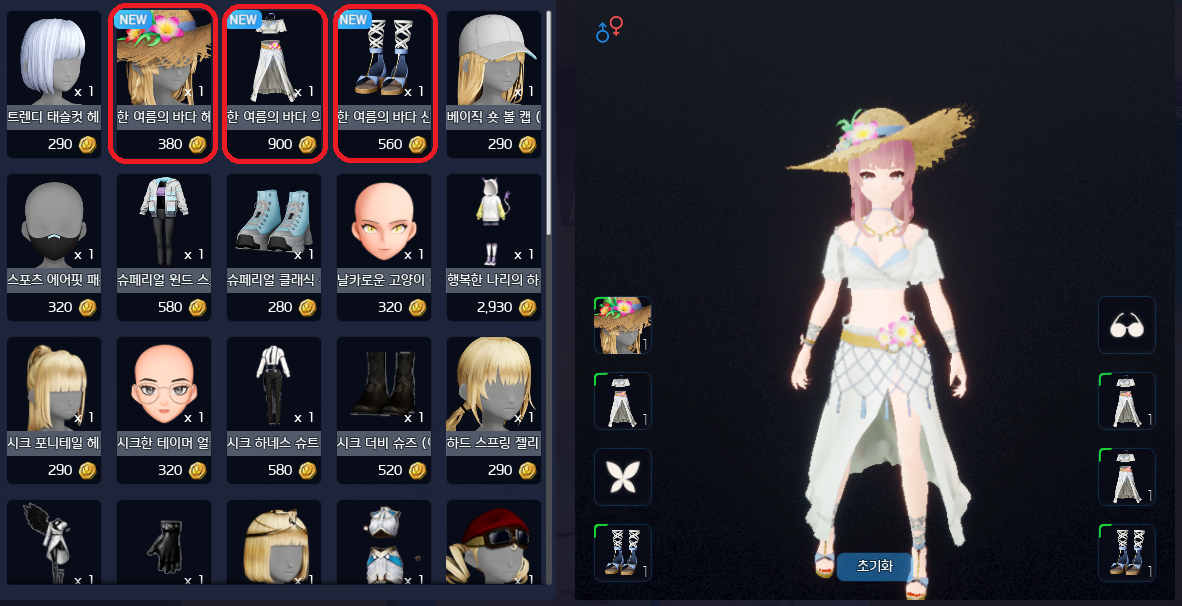The height and width of the screenshot is (606, 1182).
Task: Toggle the character gender icon
Action: click(x=608, y=31)
